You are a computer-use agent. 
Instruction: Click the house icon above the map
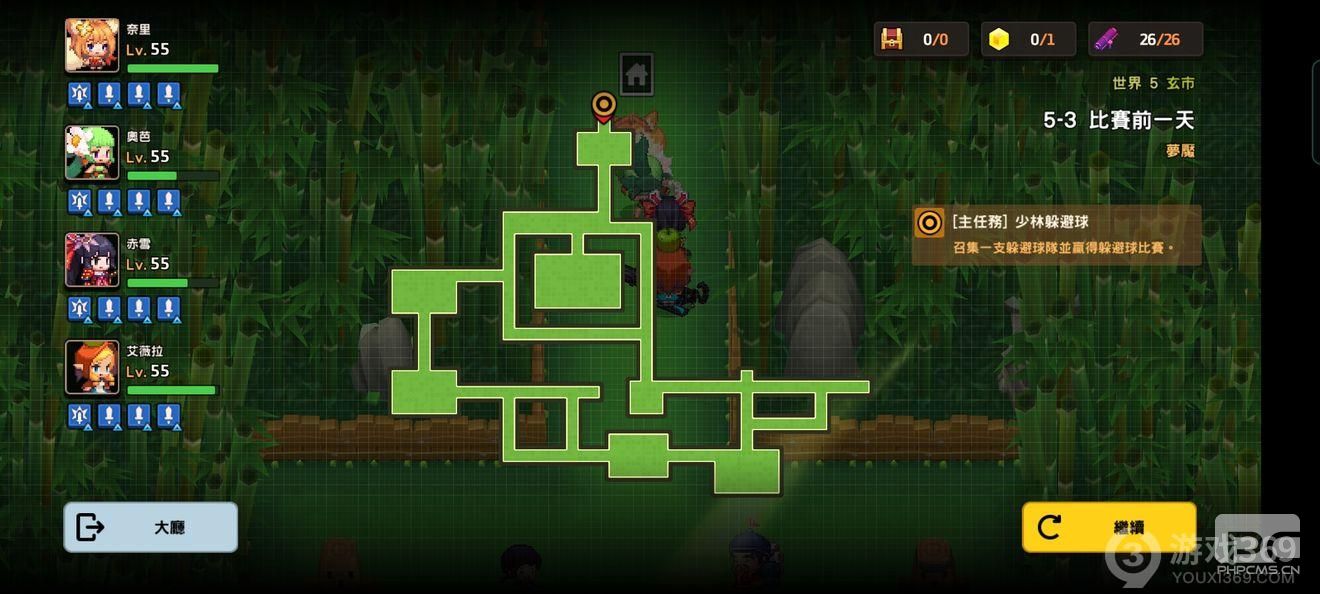(636, 75)
